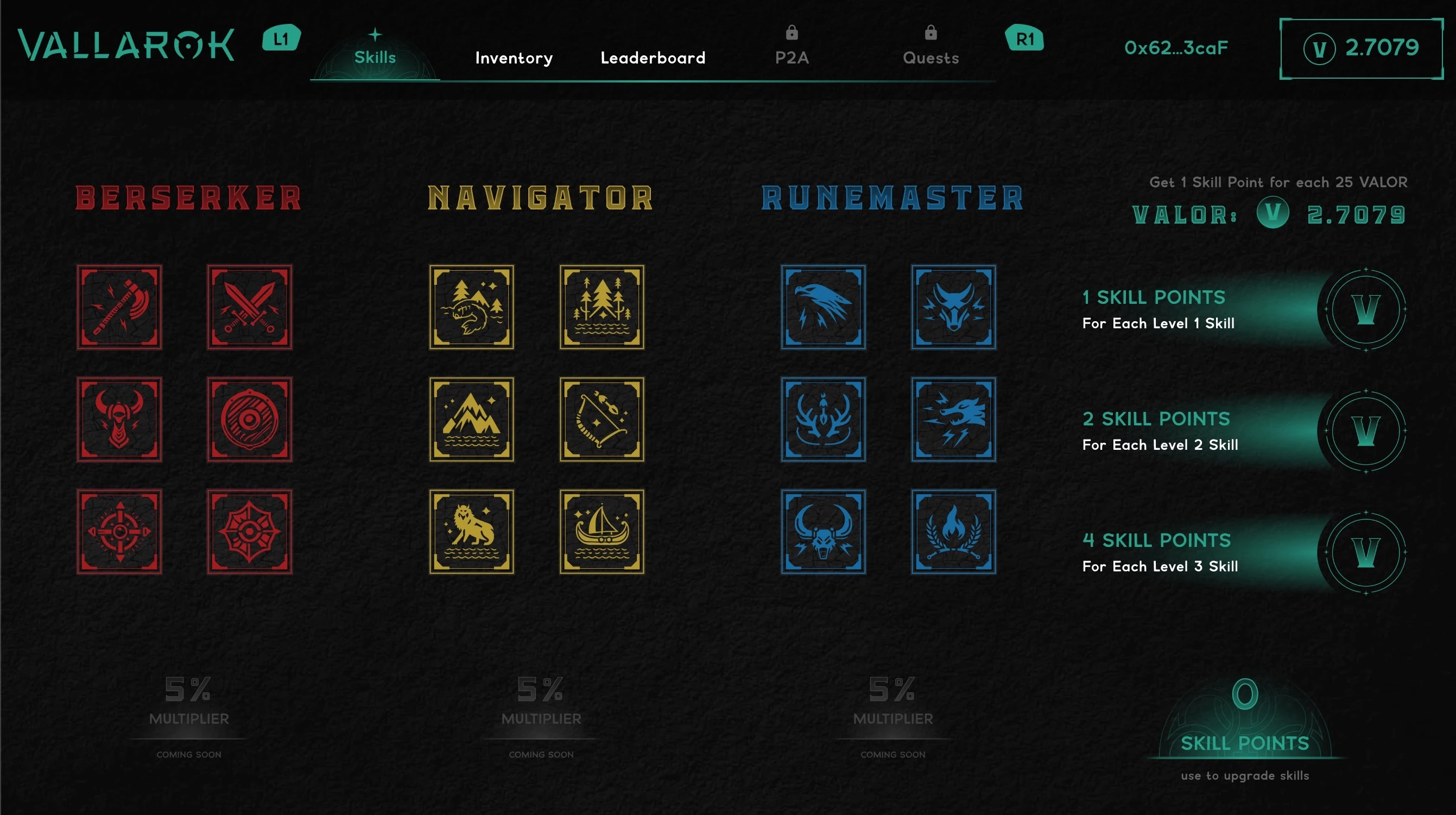Pick the round shield Berserker skill
The width and height of the screenshot is (1456, 815).
249,419
